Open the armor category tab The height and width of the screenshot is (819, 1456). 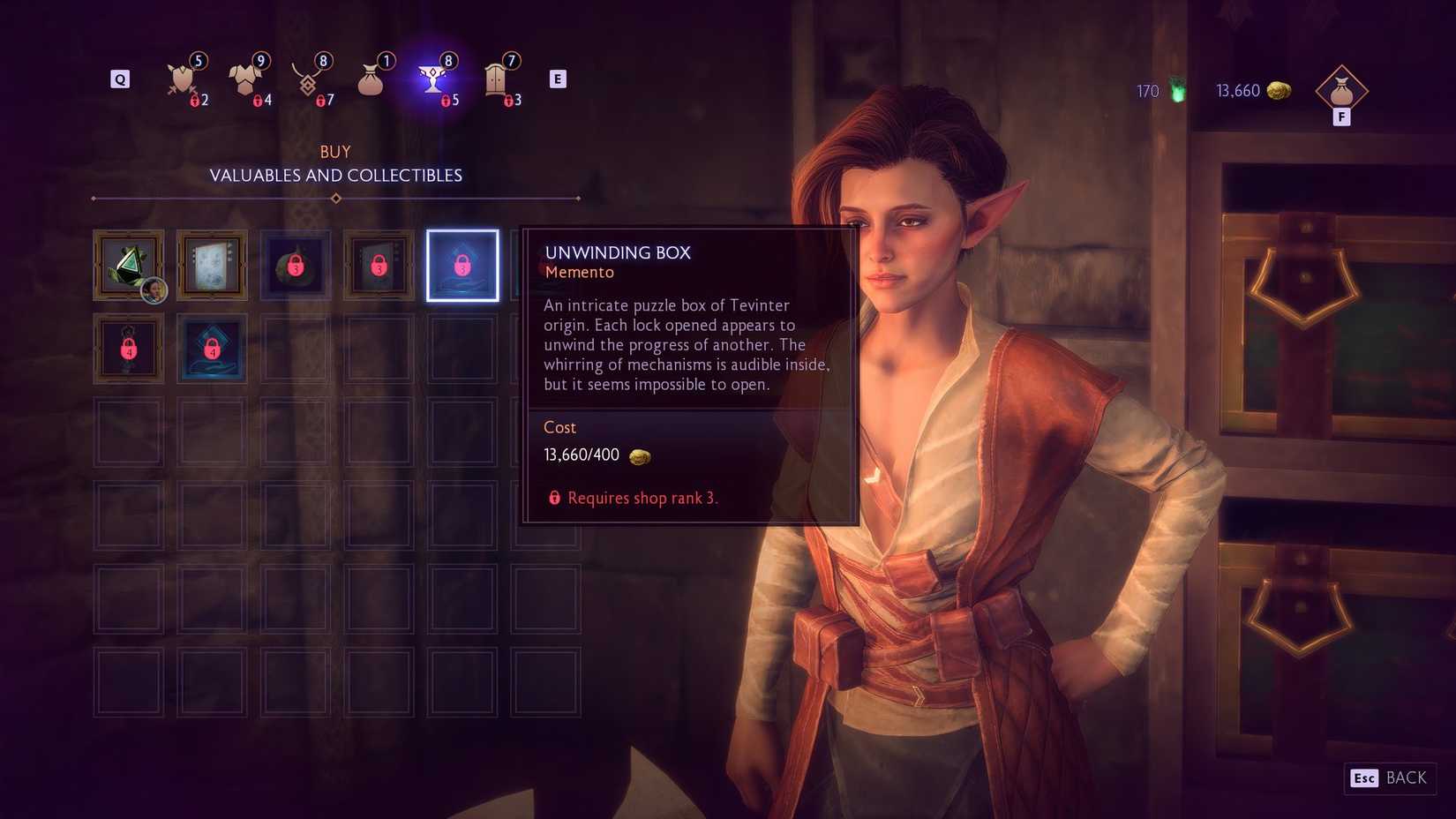(245, 79)
